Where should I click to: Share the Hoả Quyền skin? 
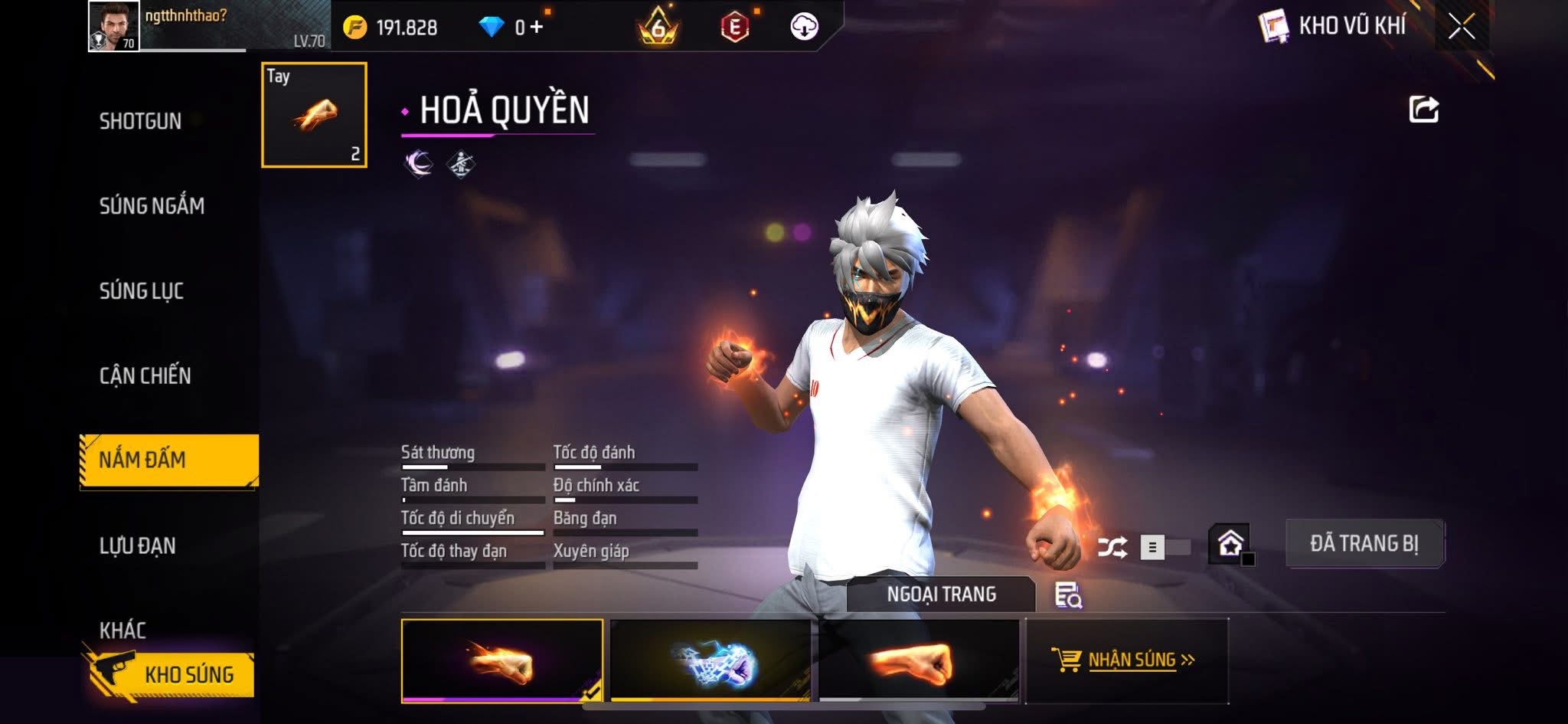coord(1423,110)
